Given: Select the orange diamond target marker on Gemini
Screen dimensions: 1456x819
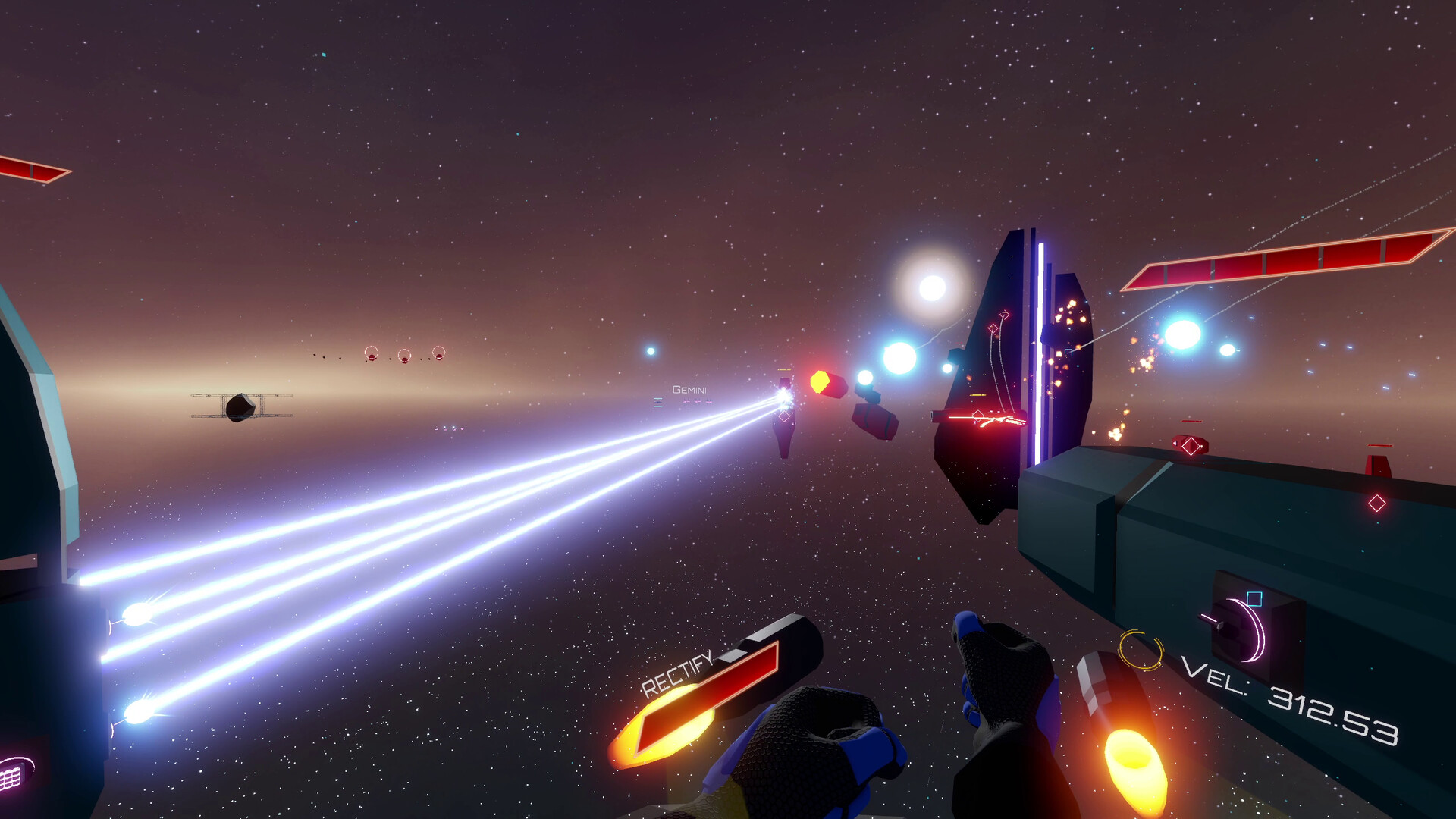Looking at the screenshot, I should [x=784, y=416].
